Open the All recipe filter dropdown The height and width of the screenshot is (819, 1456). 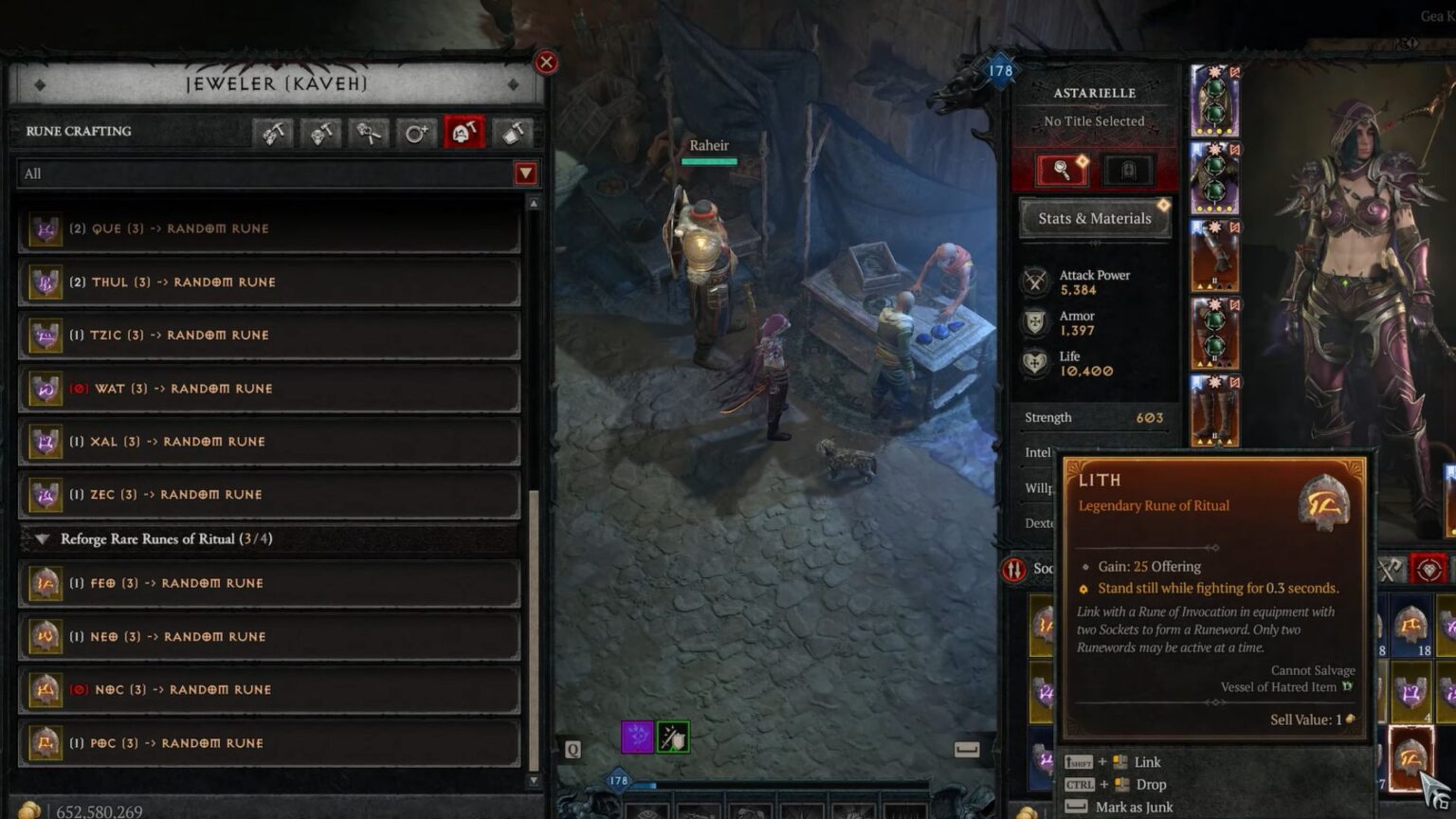275,173
